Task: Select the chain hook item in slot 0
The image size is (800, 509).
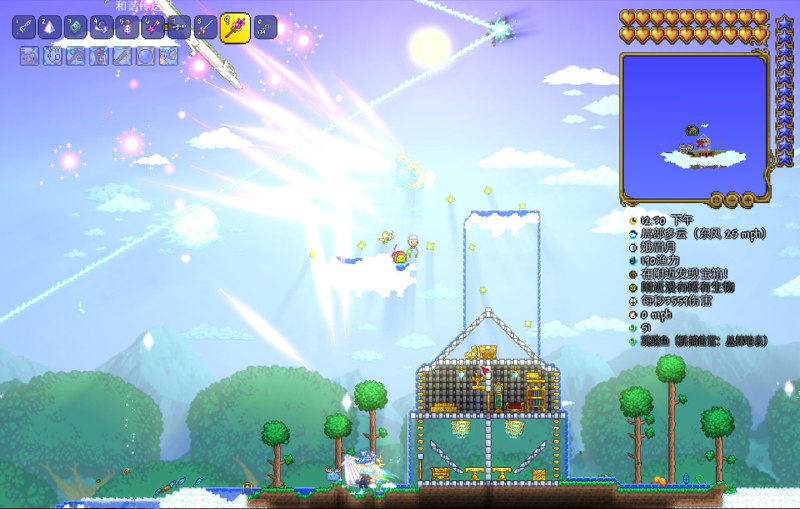Action: (x=265, y=27)
